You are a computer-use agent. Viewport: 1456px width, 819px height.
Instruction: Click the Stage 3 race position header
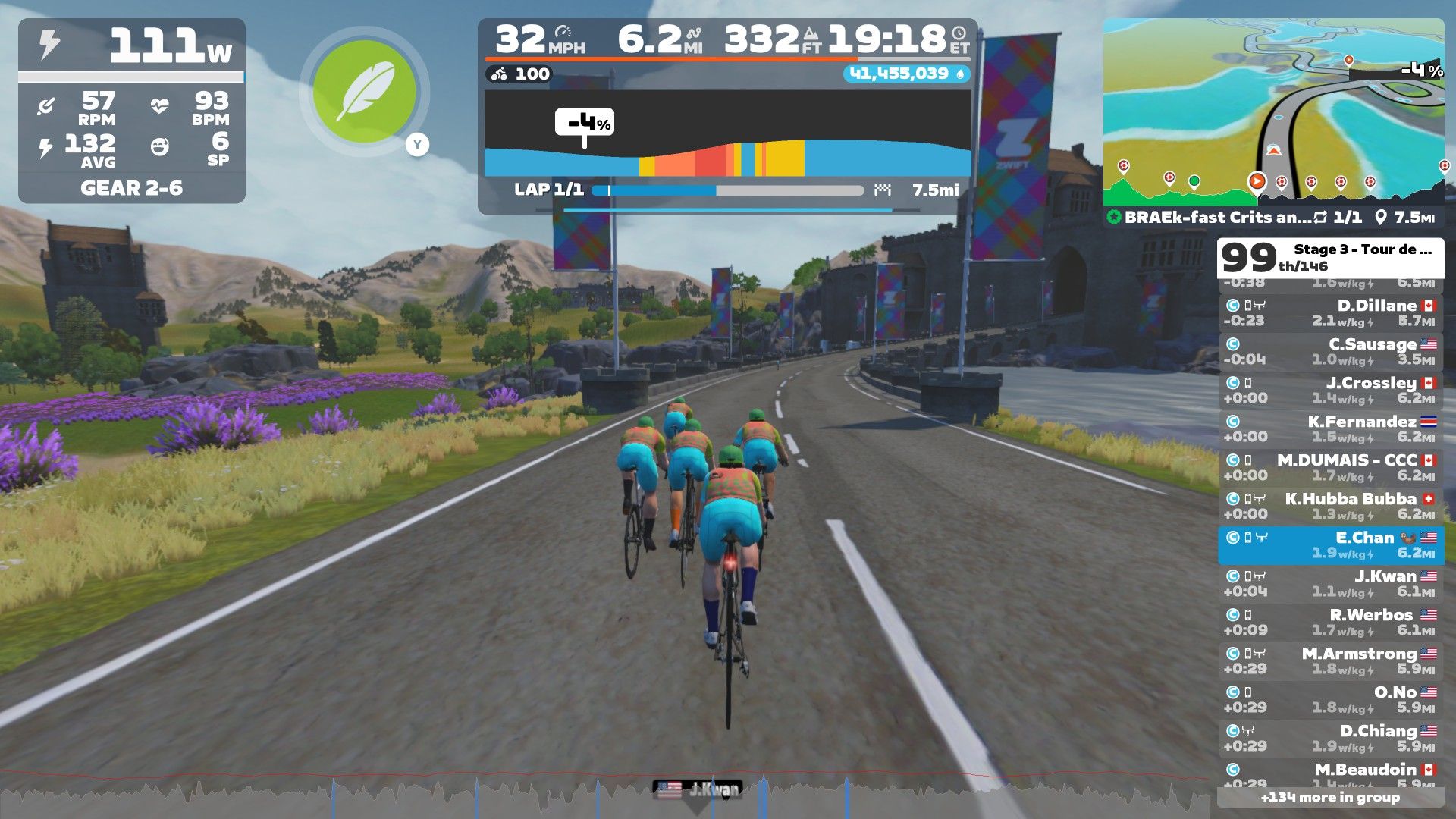[x=1330, y=258]
